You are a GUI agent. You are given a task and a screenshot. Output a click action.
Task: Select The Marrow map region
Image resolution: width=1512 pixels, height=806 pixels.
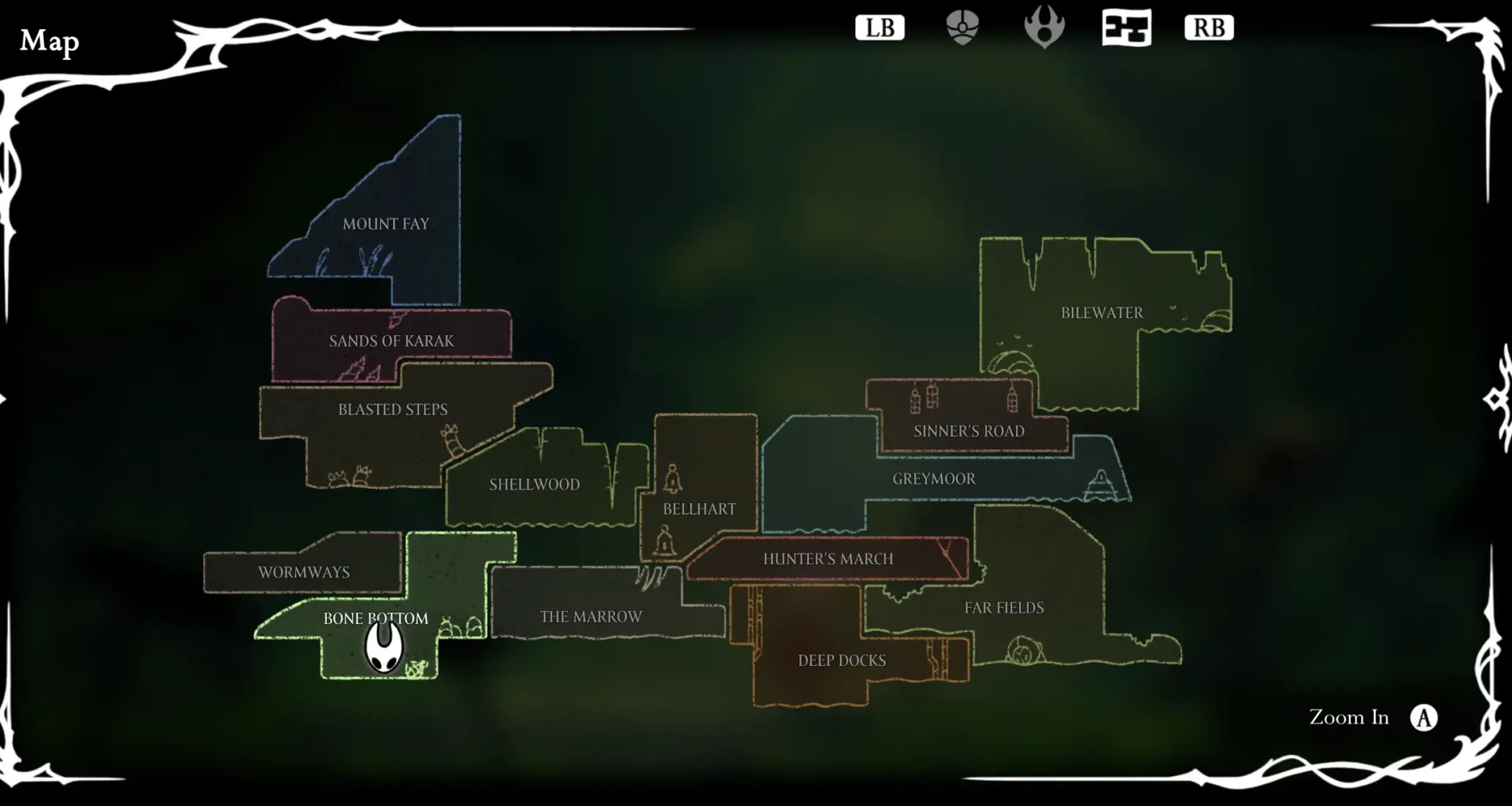(591, 617)
